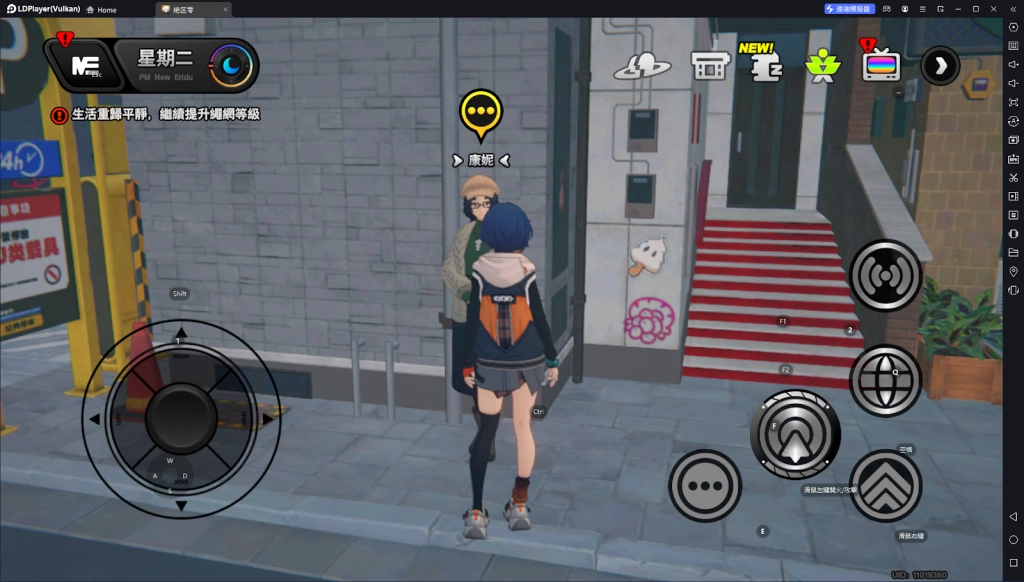This screenshot has height=582, width=1024.
Task: Tap the radio signal waves button
Action: click(885, 275)
